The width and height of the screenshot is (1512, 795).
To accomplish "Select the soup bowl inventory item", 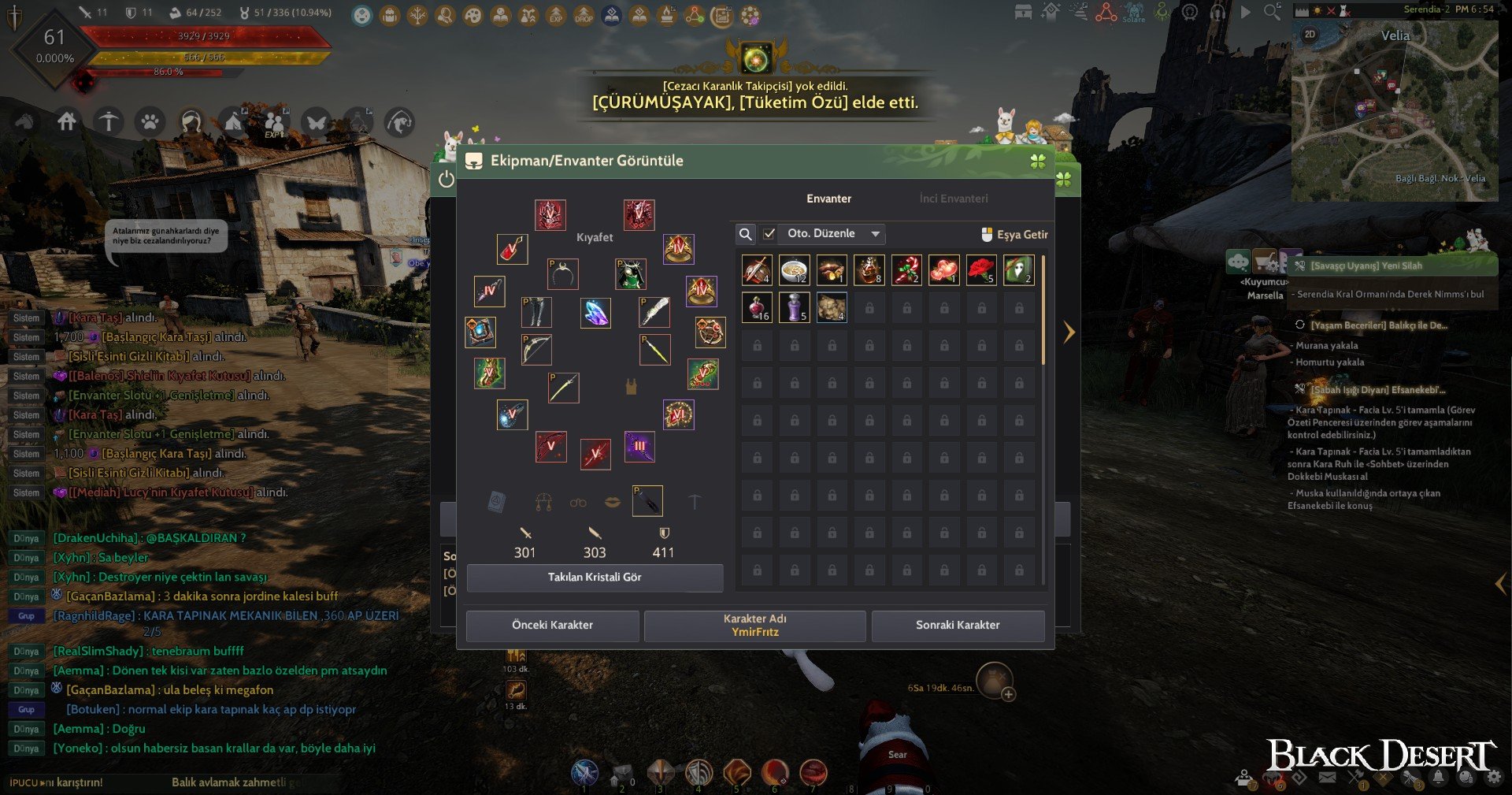I will 794,270.
